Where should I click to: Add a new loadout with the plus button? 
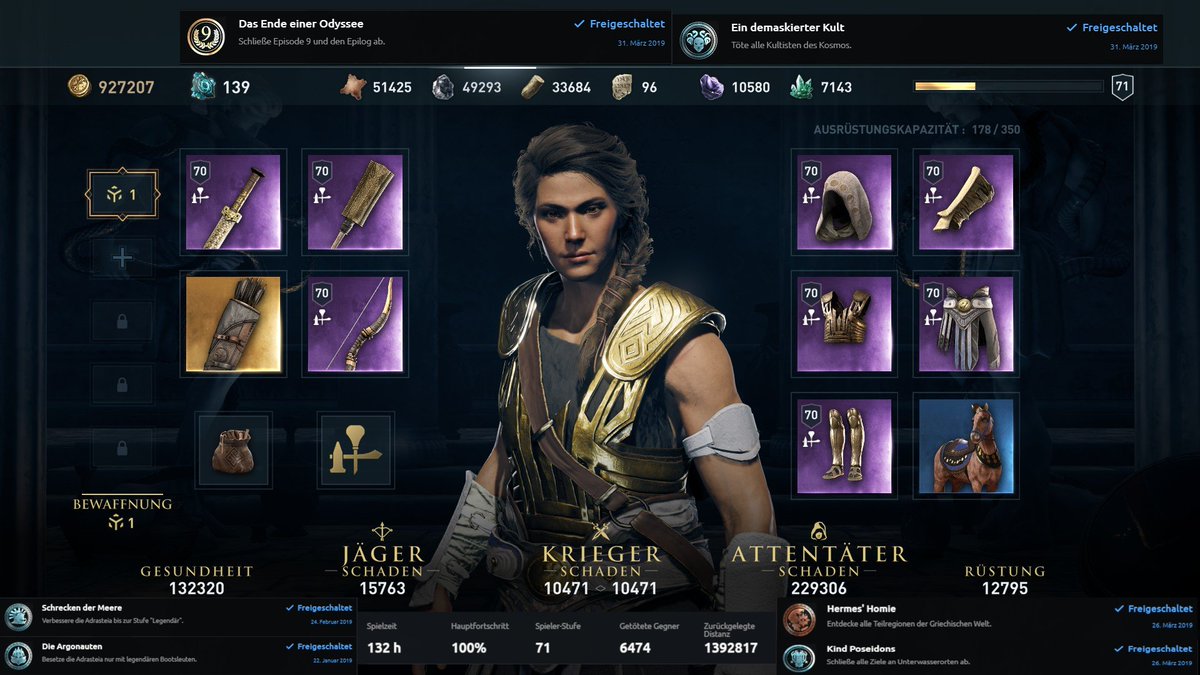pyautogui.click(x=122, y=258)
